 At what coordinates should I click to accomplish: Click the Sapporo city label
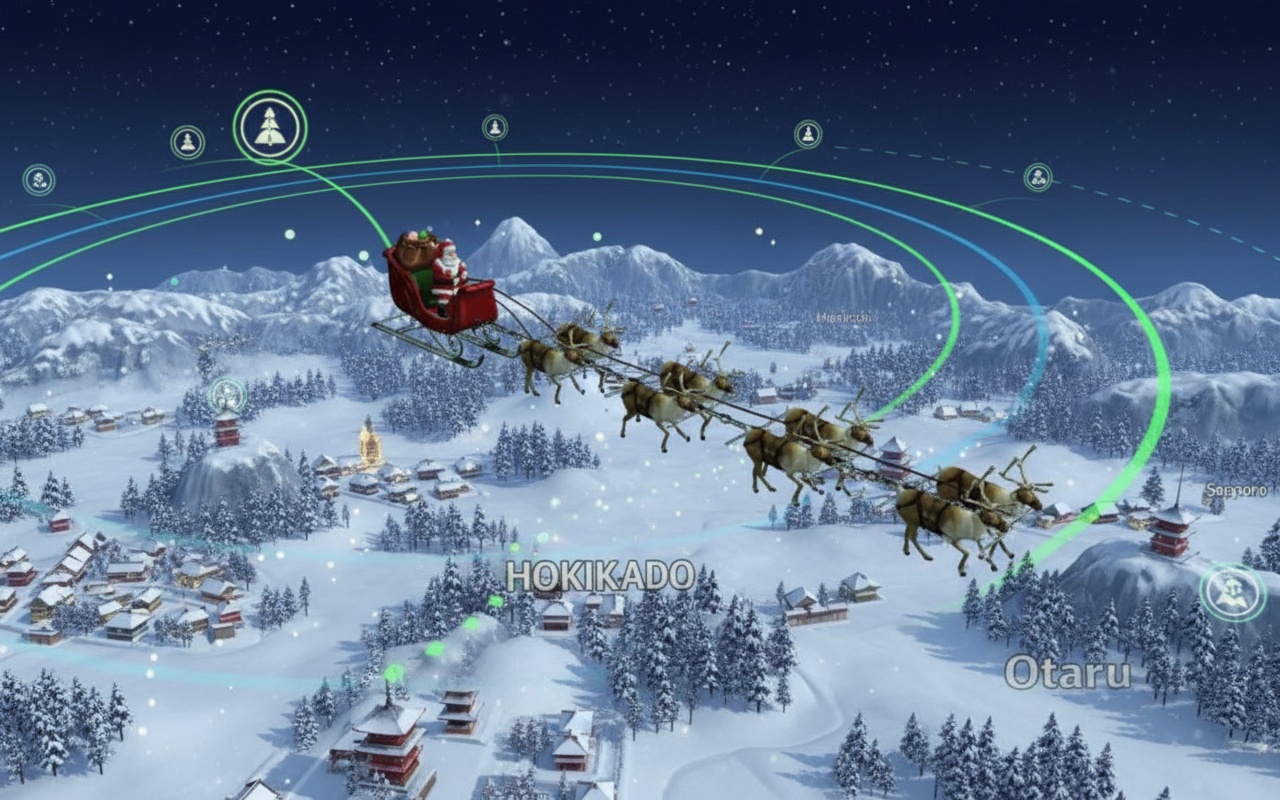pos(1236,490)
